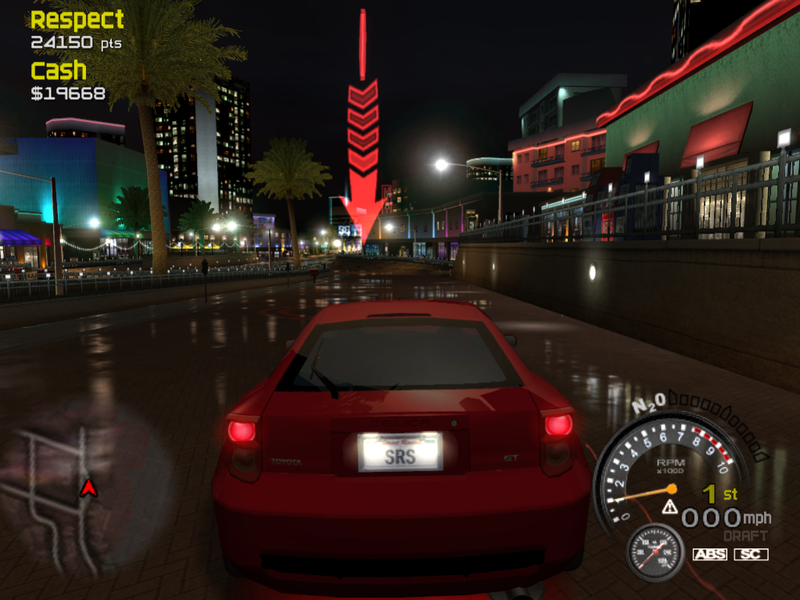Toggle the ABS indicator
The height and width of the screenshot is (600, 800).
tap(709, 554)
